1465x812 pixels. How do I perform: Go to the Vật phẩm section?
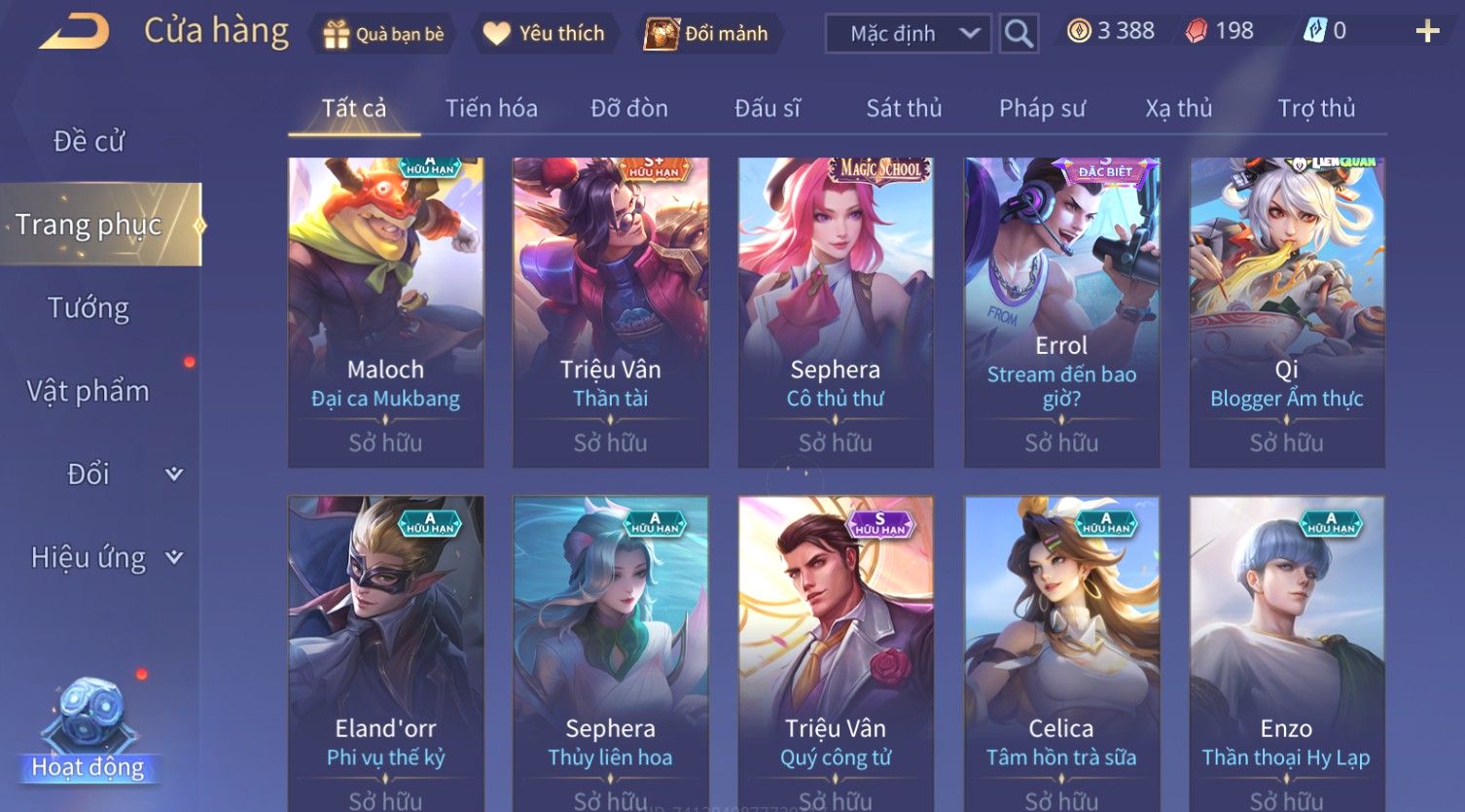tap(89, 391)
